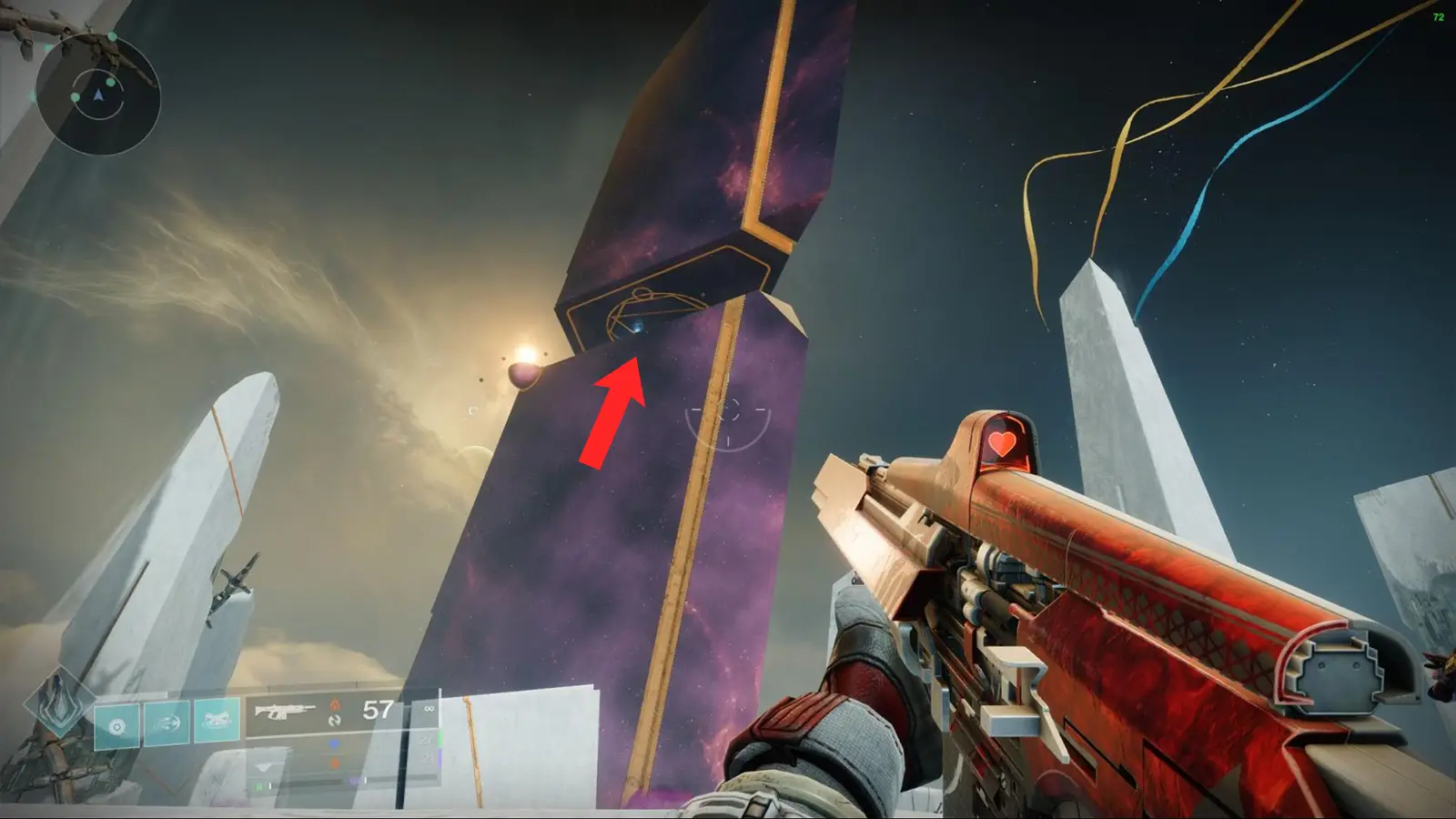Click the solar flame damage-type icon
Image resolution: width=1456 pixels, height=819 pixels.
[x=335, y=707]
